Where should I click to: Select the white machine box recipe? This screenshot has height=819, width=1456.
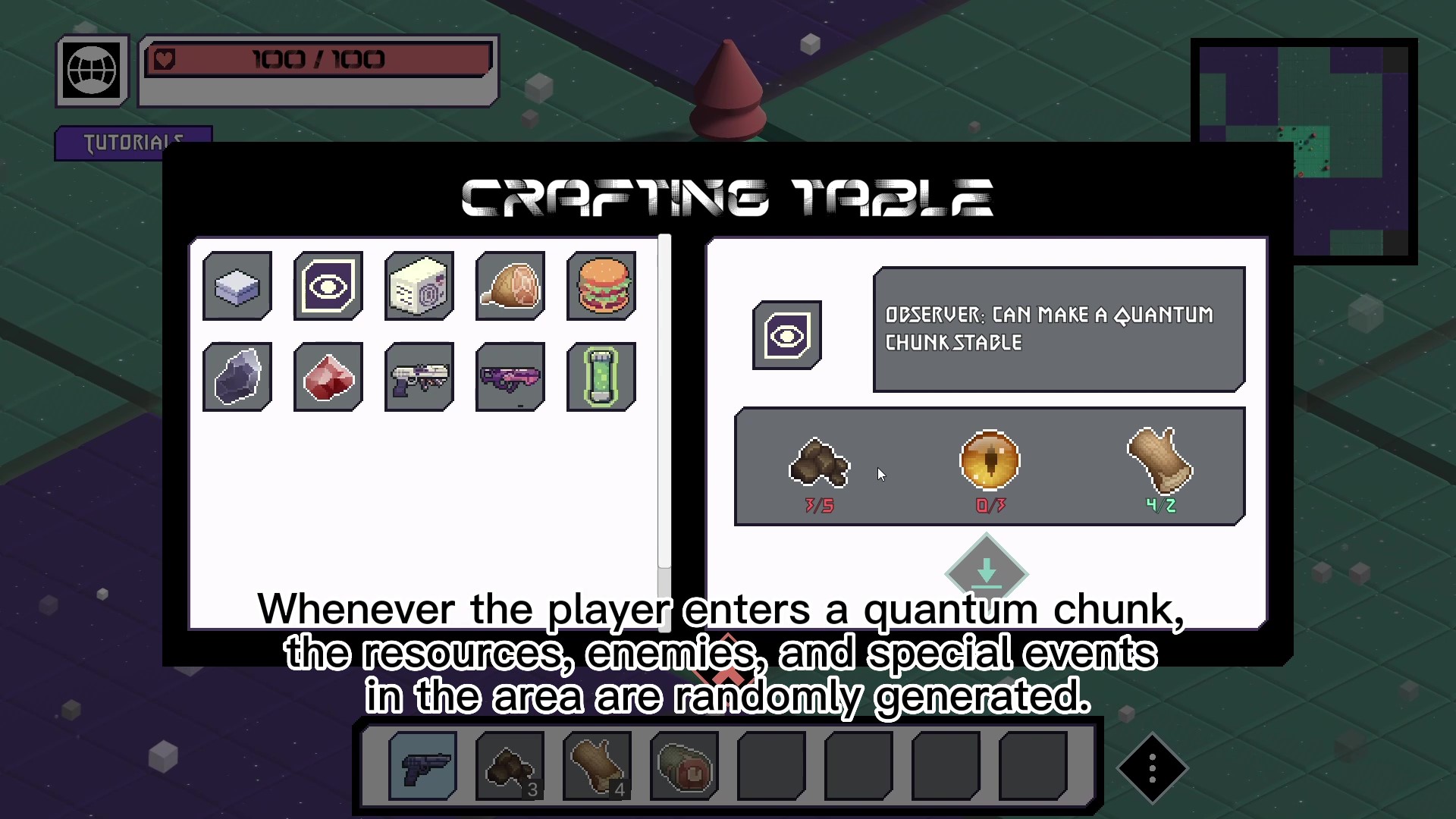click(419, 287)
